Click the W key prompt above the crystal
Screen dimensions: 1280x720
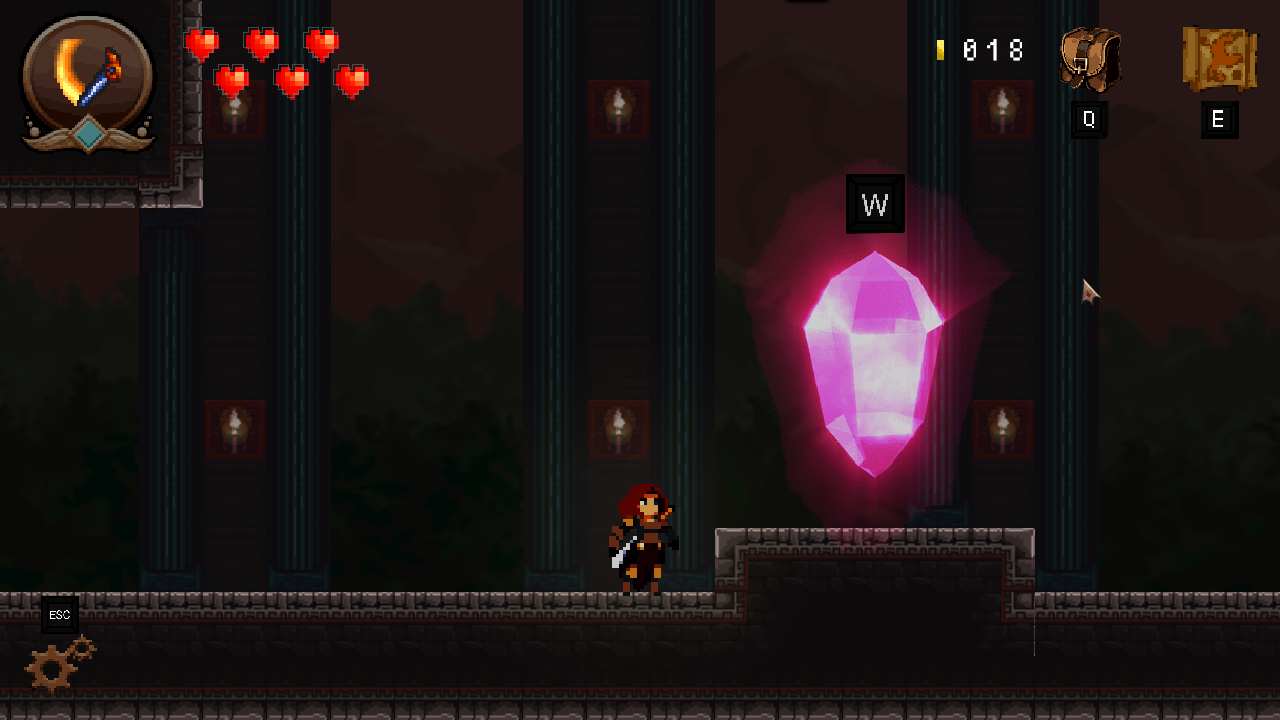tap(875, 203)
